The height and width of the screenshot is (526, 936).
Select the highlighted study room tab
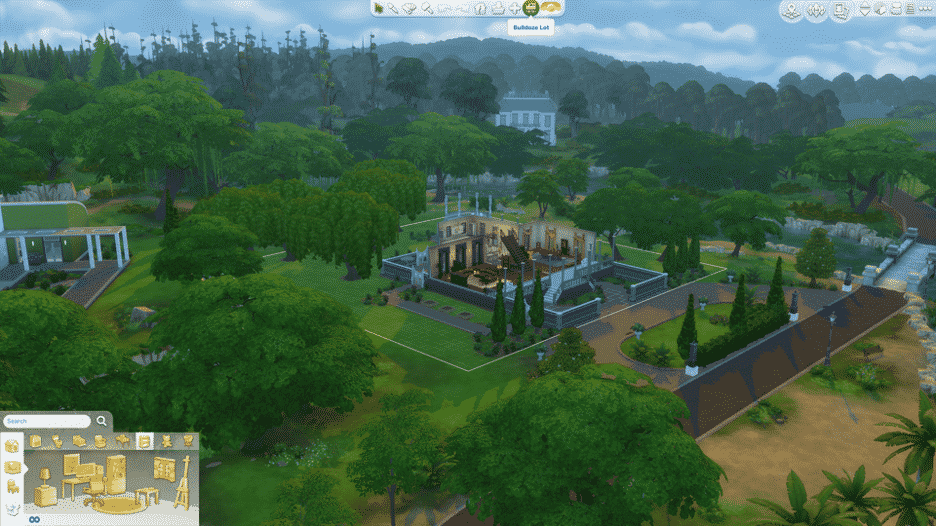tap(144, 441)
